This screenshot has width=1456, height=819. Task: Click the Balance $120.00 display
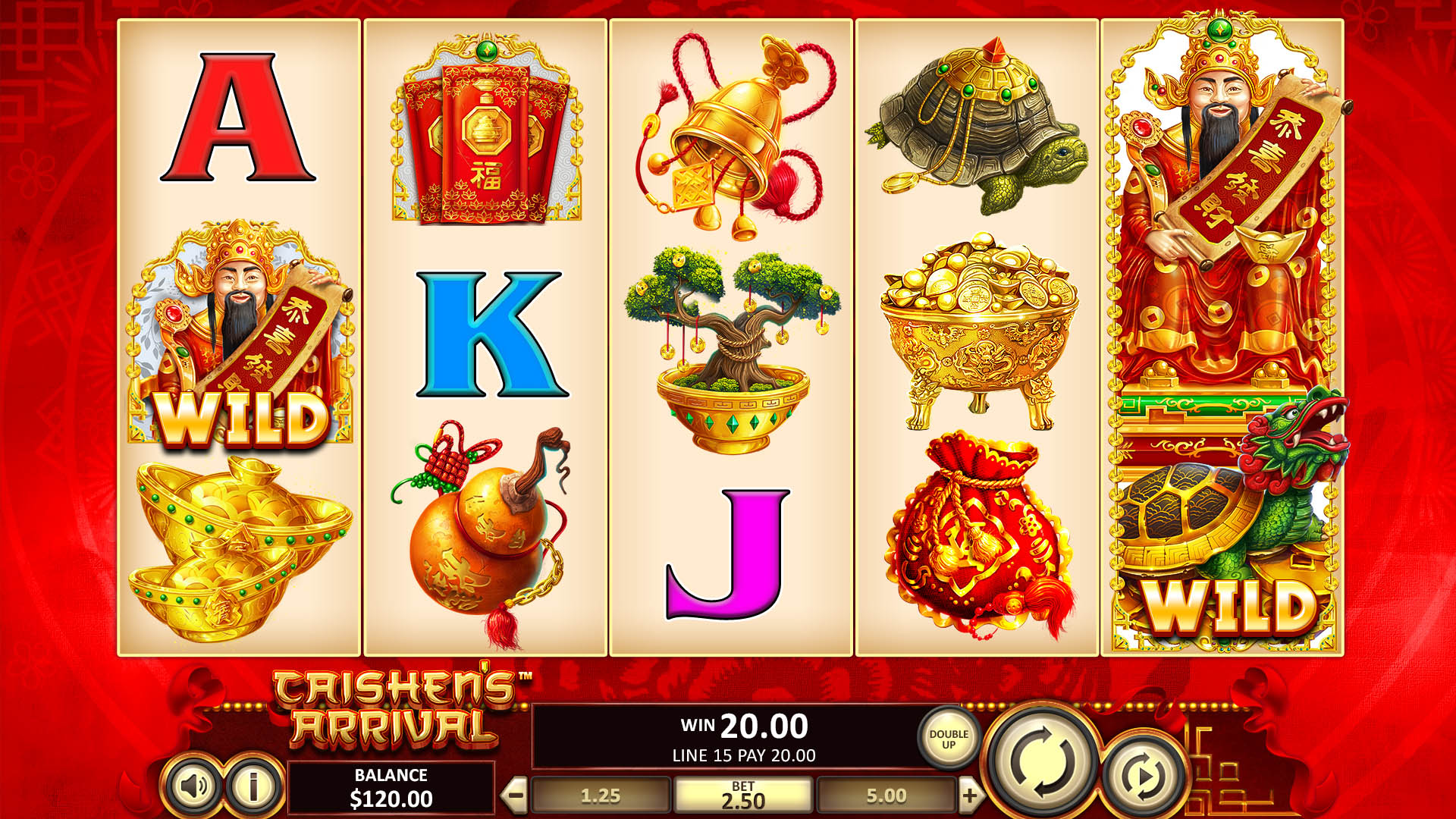[x=394, y=786]
